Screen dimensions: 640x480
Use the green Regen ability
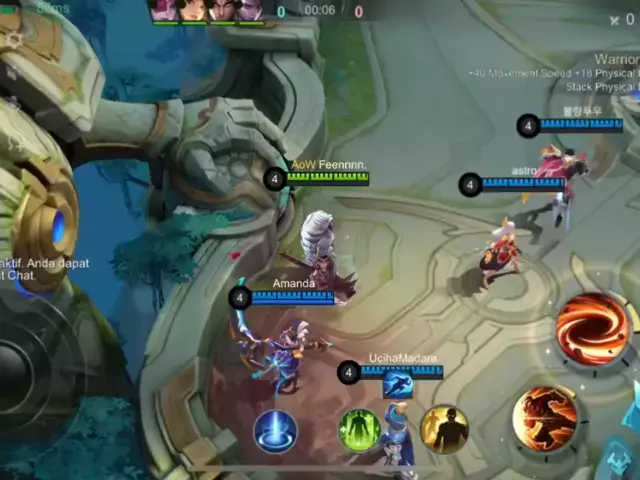[360, 430]
